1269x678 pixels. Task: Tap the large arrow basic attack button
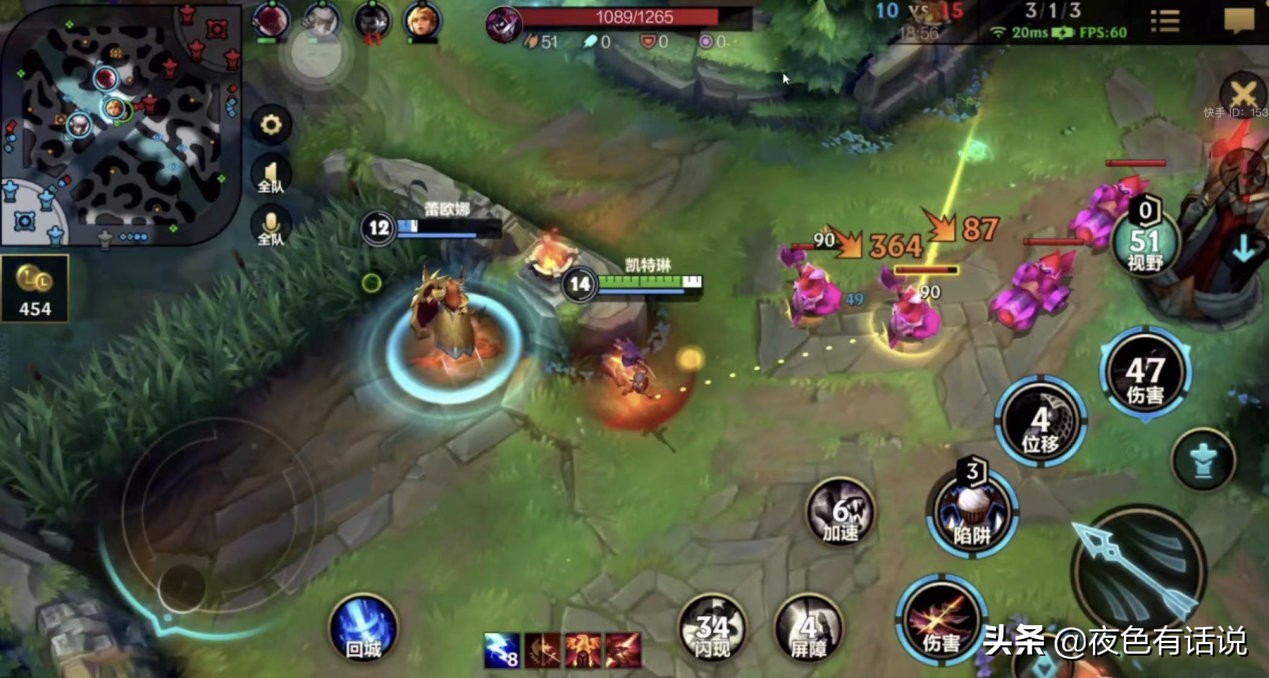pyautogui.click(x=1138, y=568)
